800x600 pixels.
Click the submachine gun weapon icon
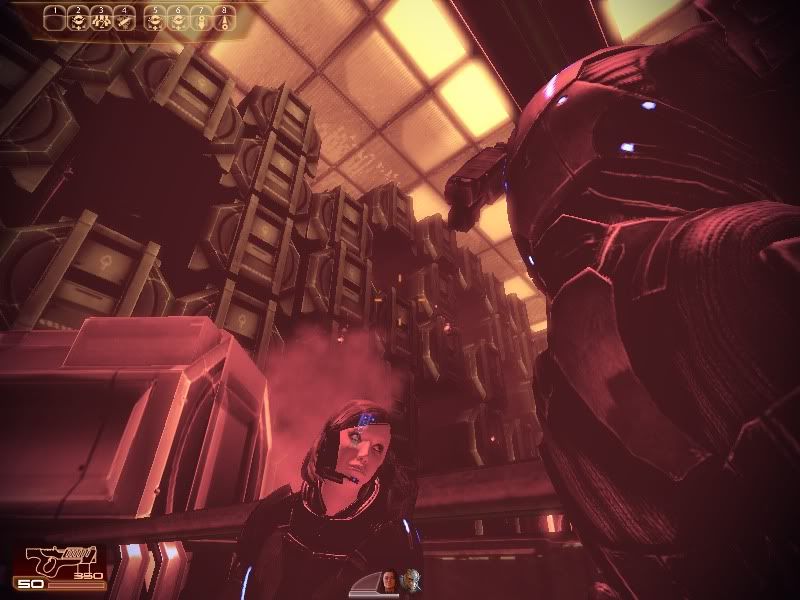pos(57,561)
